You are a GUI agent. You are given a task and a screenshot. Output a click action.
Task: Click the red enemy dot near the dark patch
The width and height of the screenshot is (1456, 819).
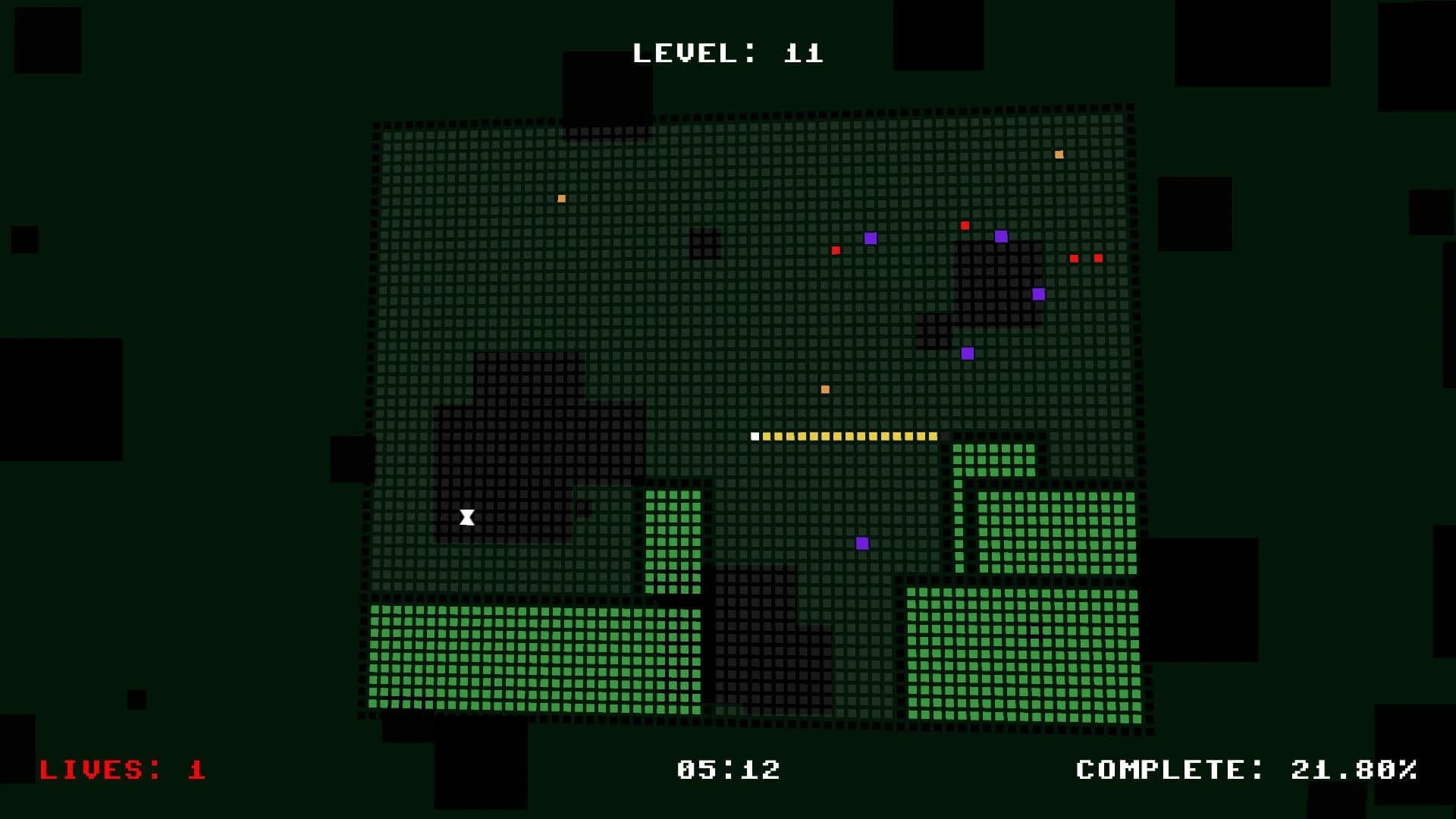(965, 224)
